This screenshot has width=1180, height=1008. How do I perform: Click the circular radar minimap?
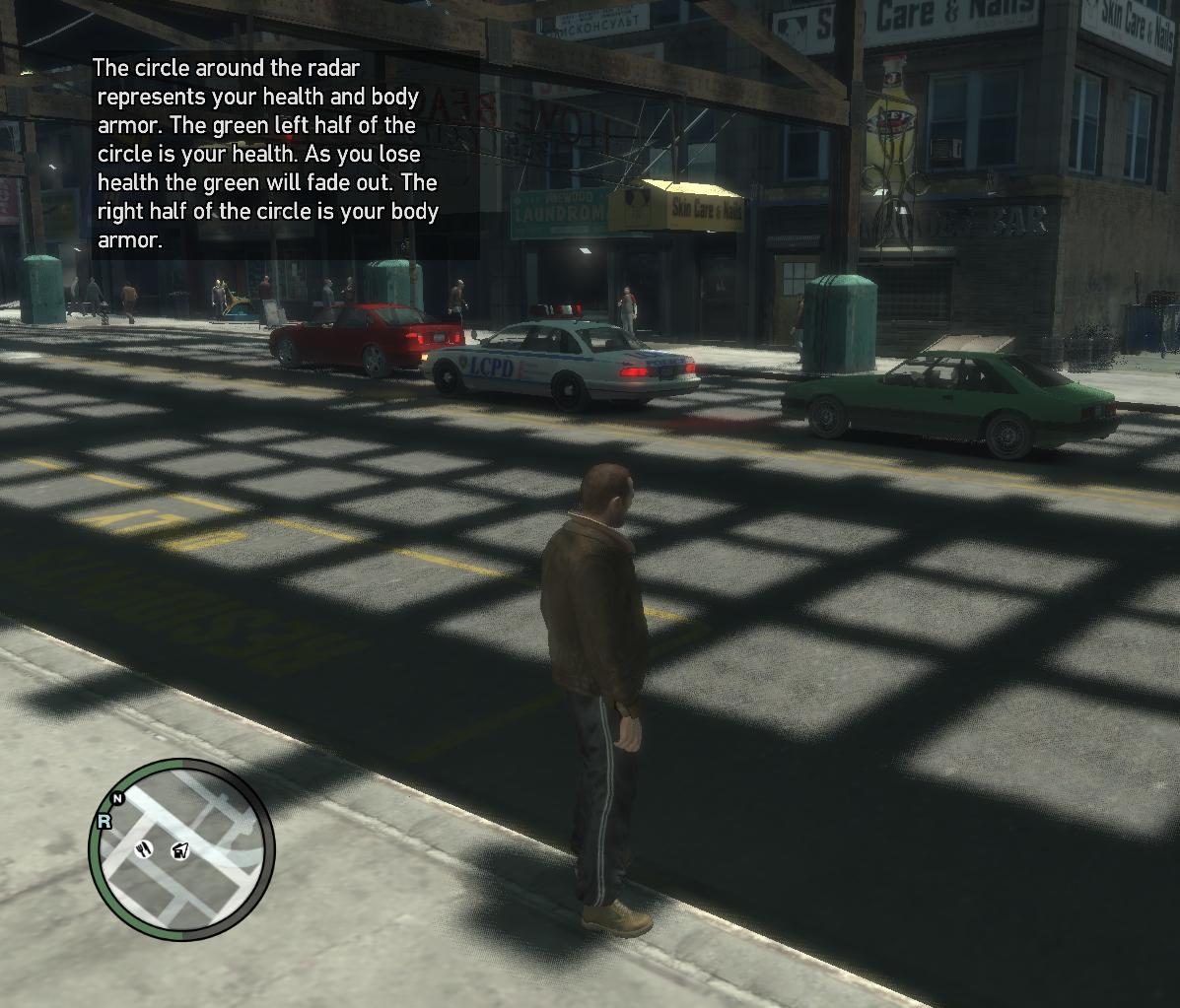tap(182, 848)
